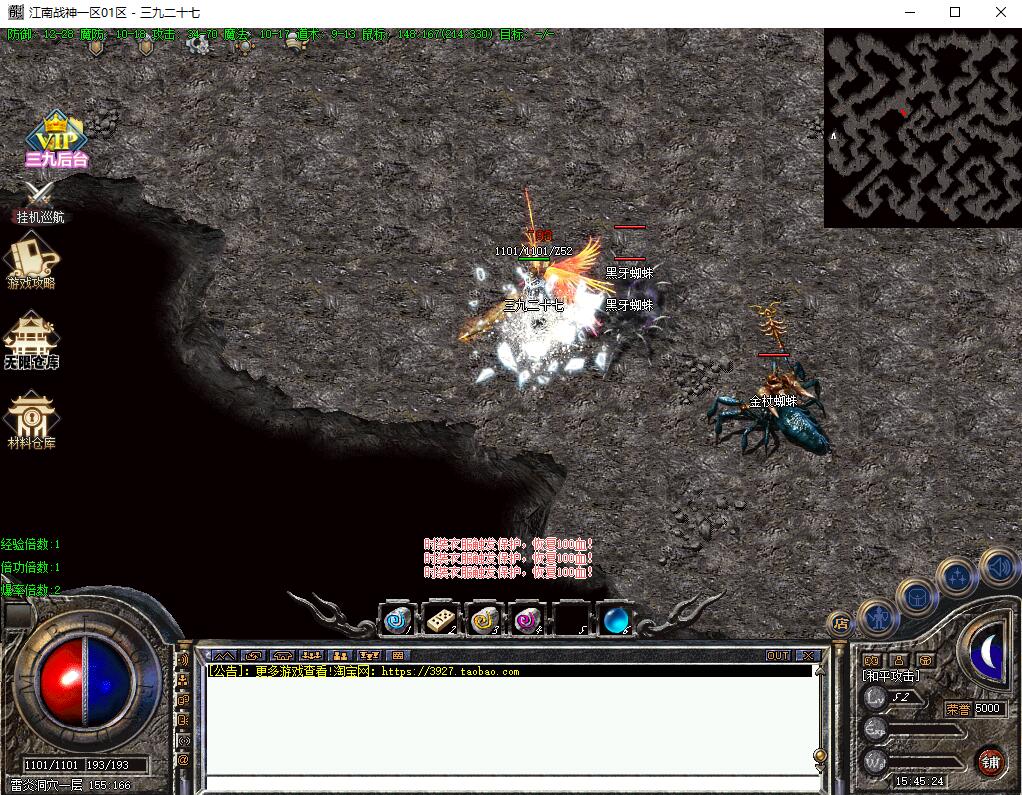Activate 挂机巡航 auto-patrol crossed swords

(x=40, y=197)
